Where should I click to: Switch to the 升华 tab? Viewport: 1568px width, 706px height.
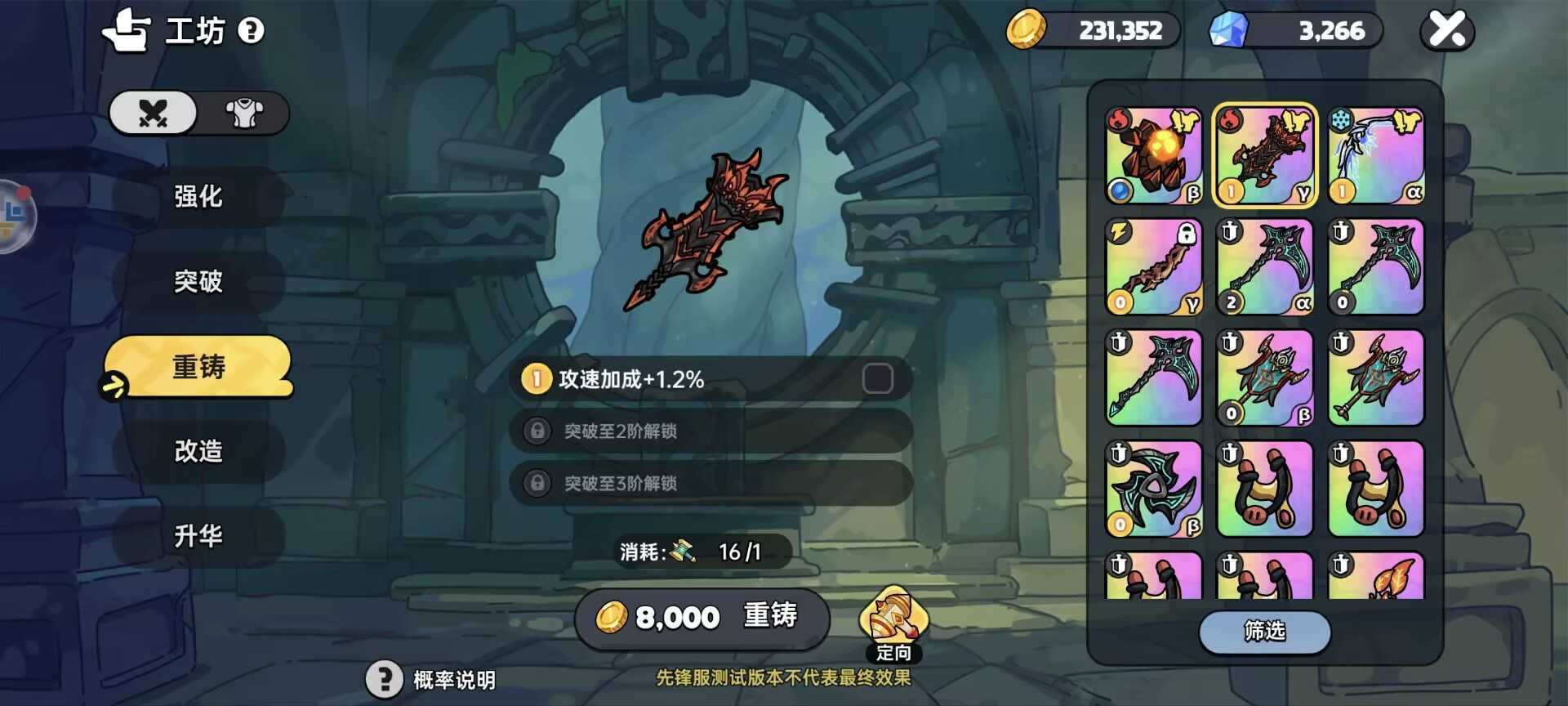[198, 536]
